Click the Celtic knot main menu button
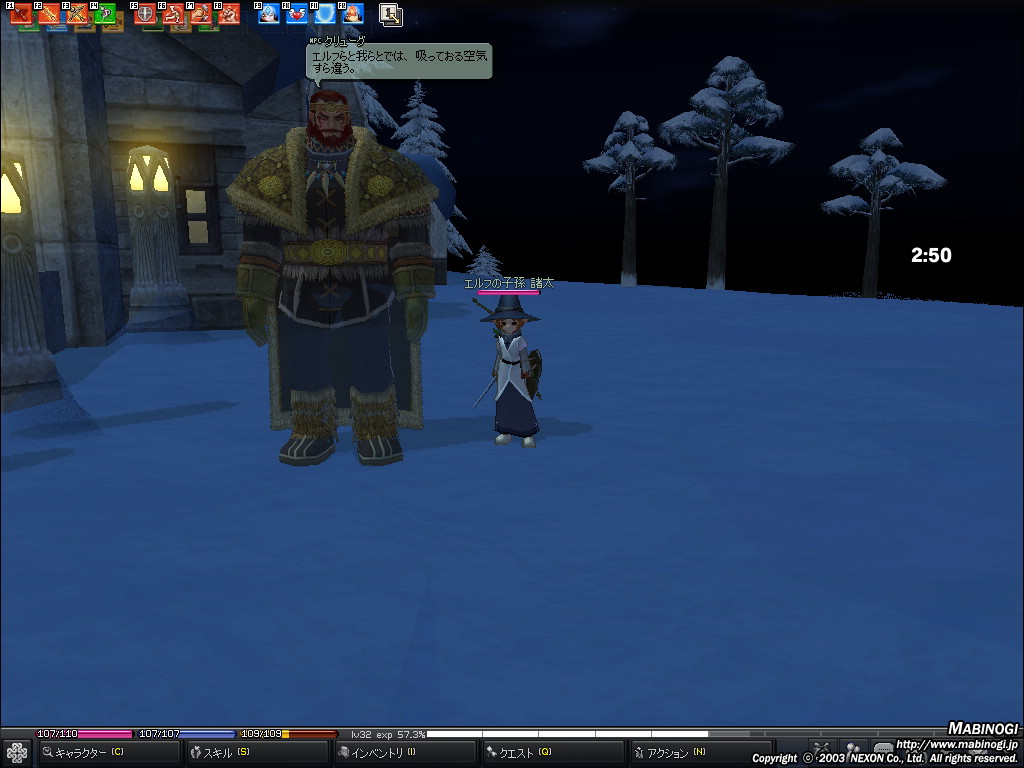 pos(17,752)
